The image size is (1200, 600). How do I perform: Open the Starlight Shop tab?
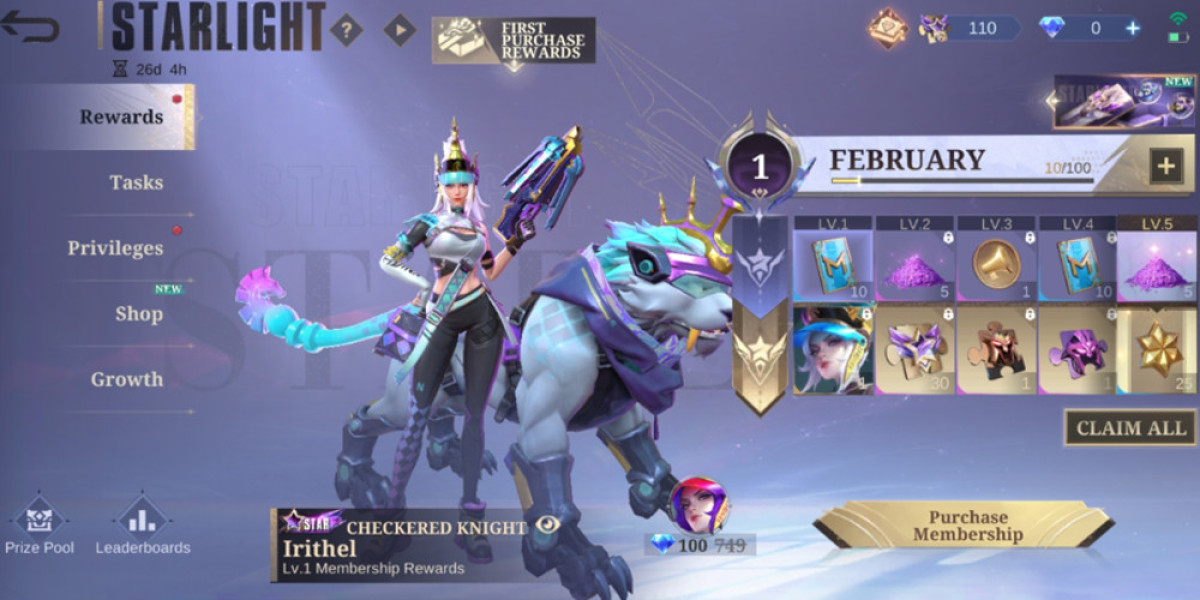[x=139, y=314]
